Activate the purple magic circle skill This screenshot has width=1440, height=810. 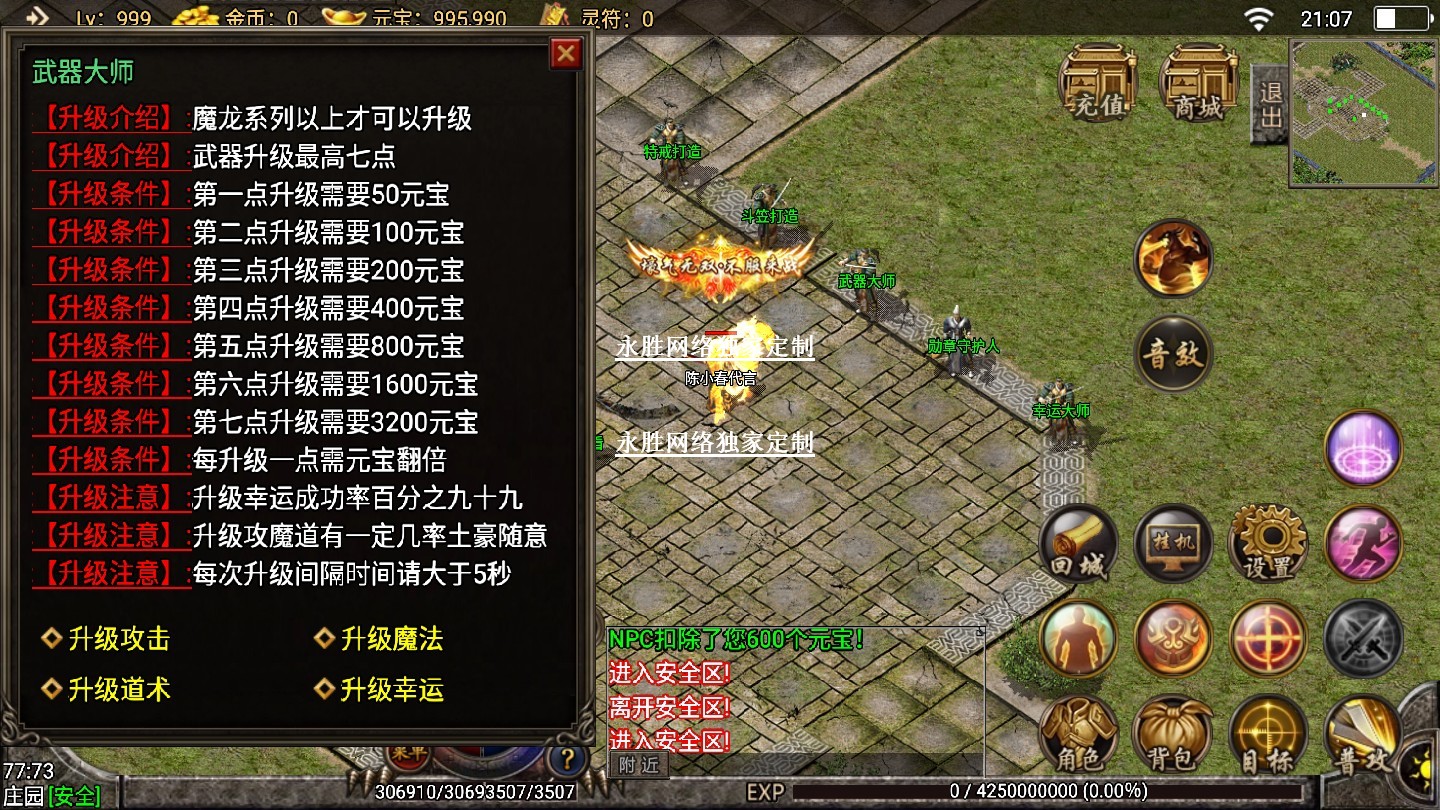coord(1363,450)
